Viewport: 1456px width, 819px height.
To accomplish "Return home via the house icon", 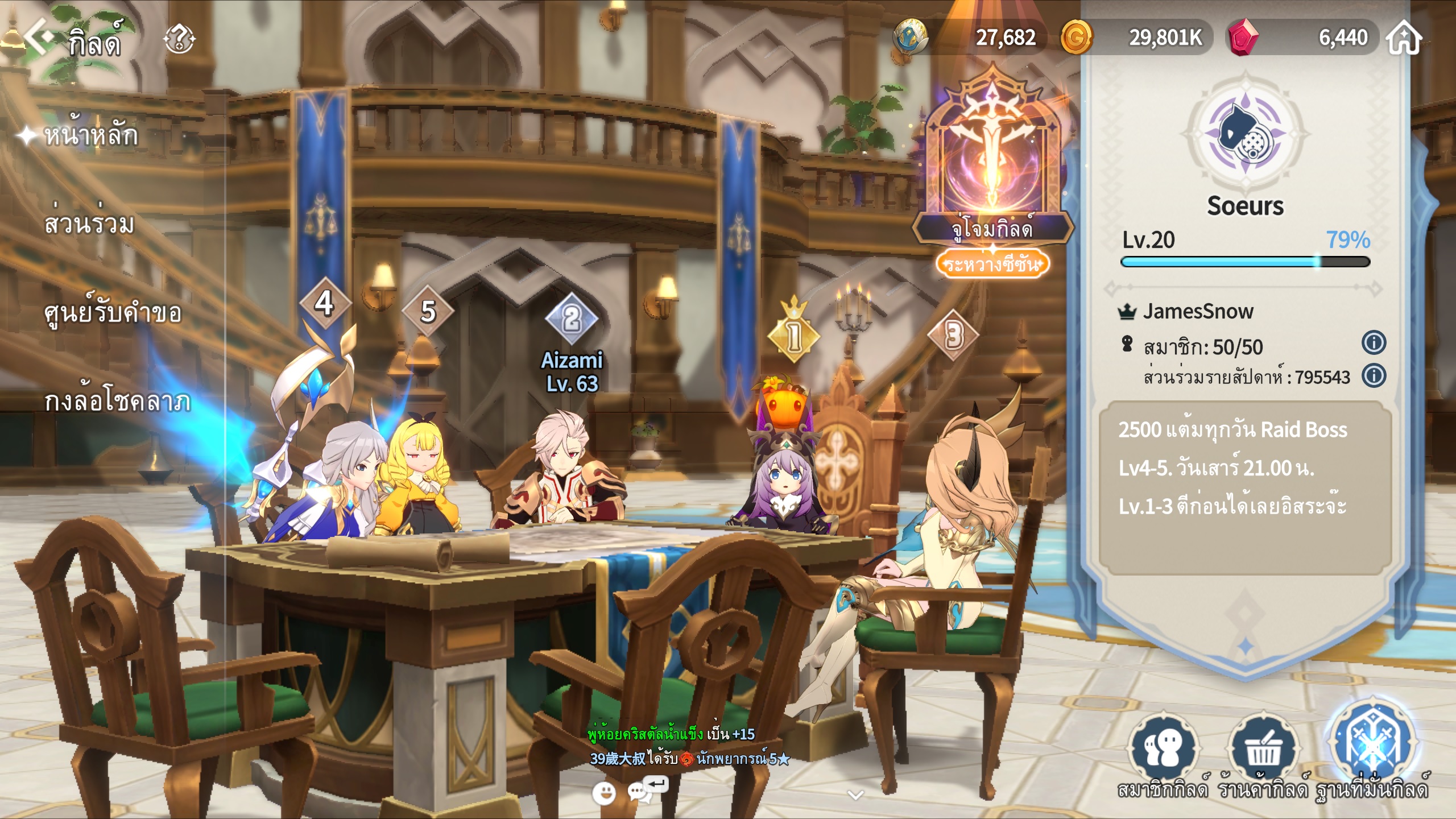I will point(1404,38).
